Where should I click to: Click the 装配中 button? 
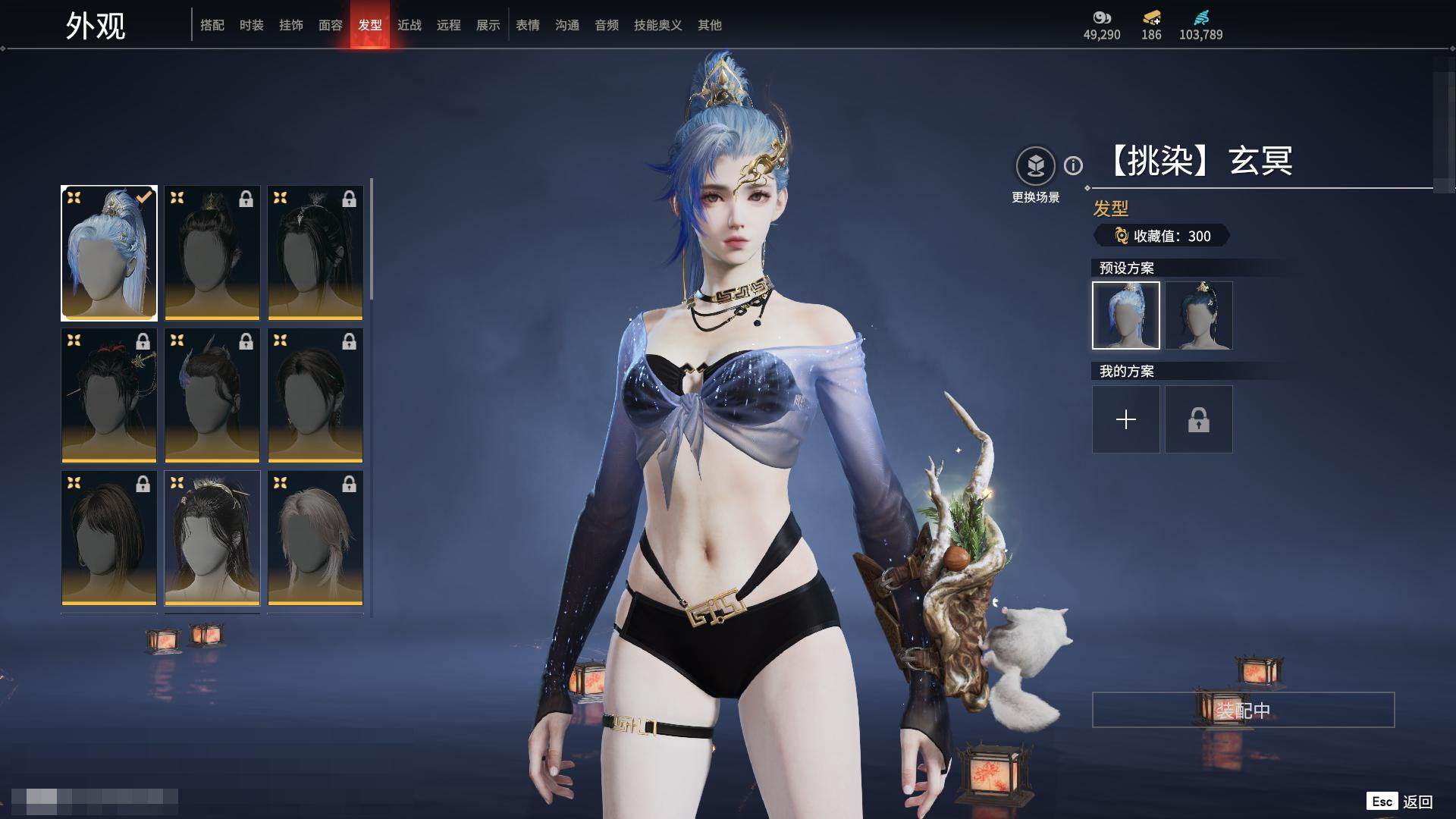point(1243,710)
